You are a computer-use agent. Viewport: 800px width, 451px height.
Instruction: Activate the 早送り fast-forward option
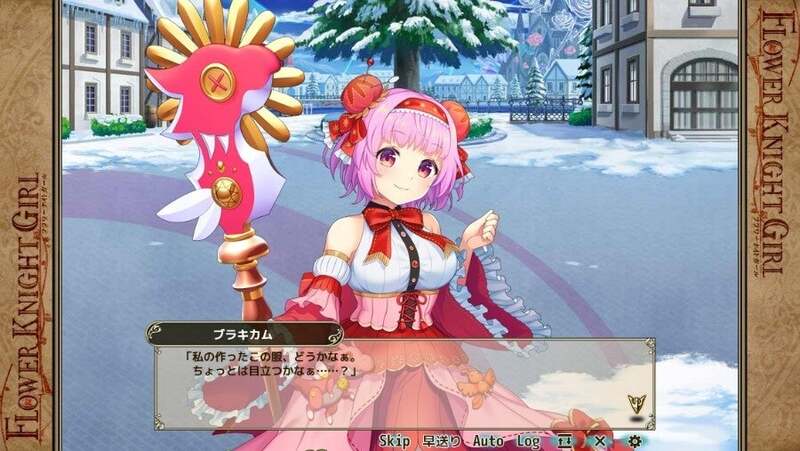pyautogui.click(x=442, y=440)
